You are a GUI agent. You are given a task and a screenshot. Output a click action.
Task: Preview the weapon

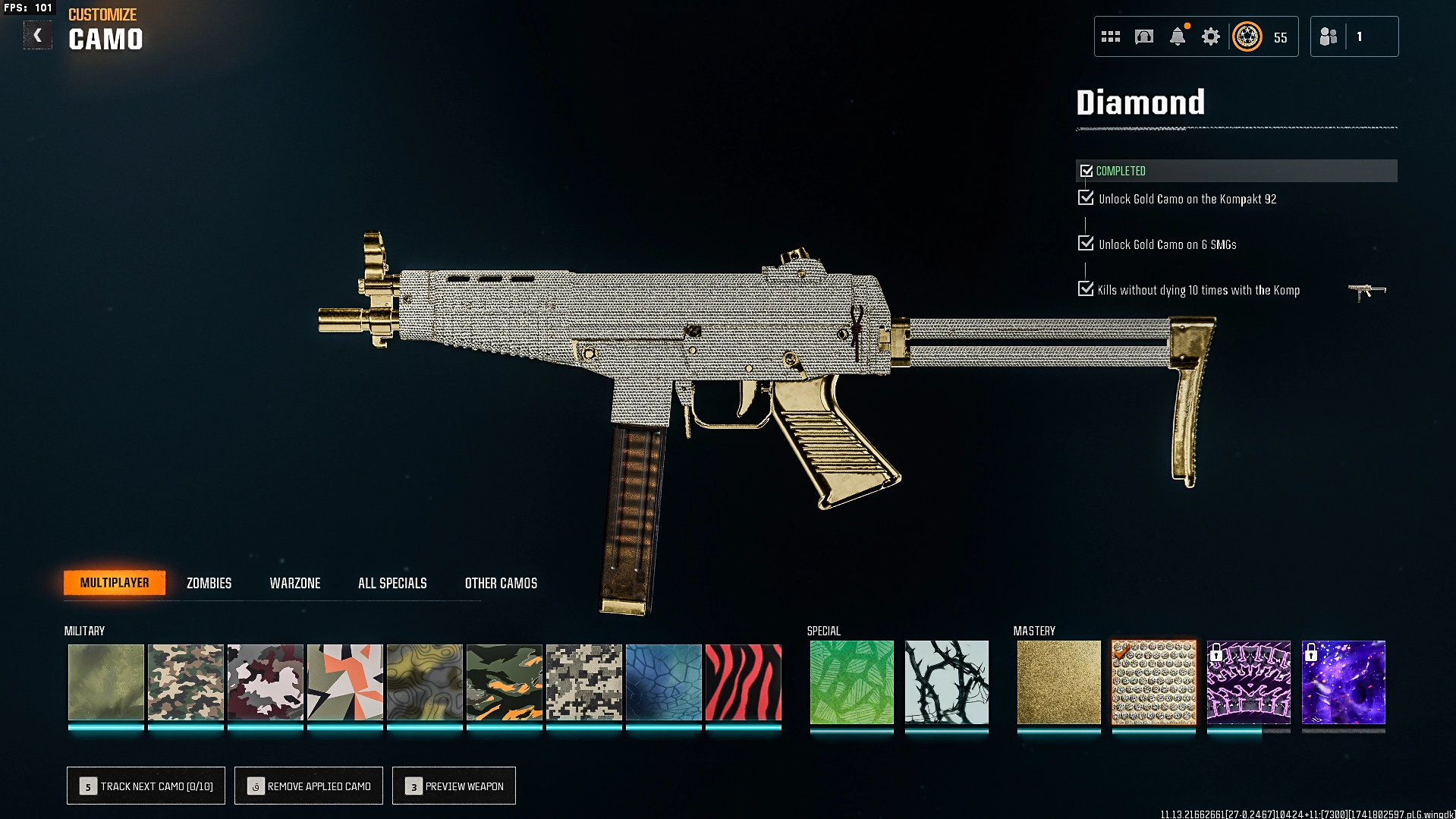[x=454, y=786]
